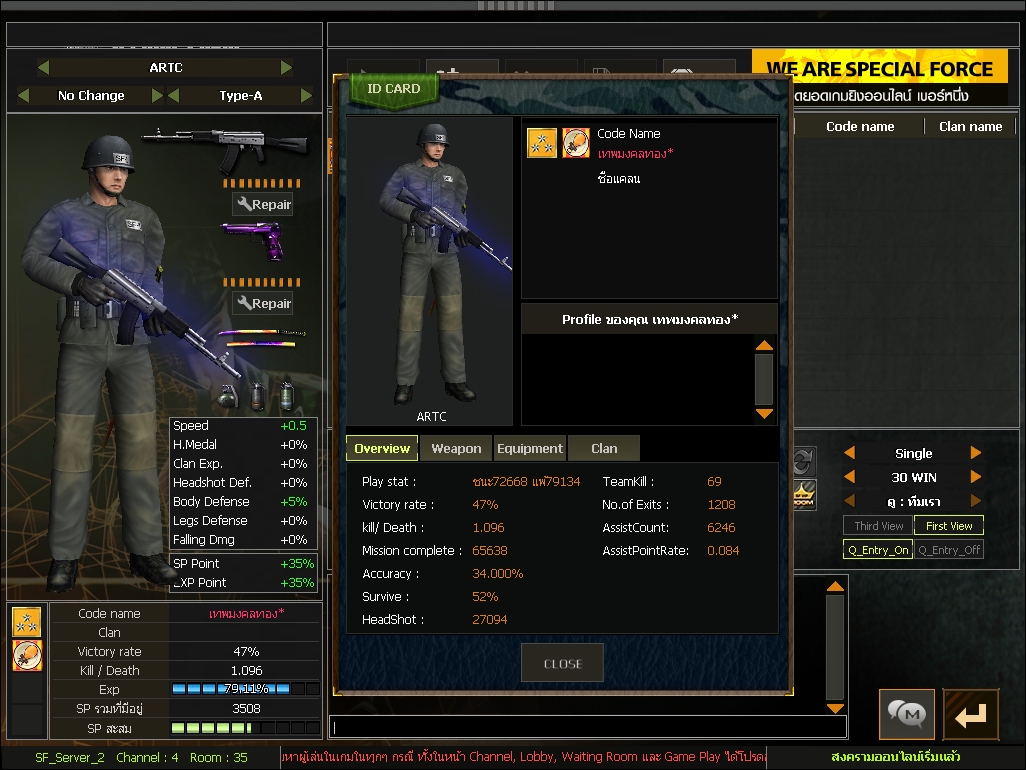1026x770 pixels.
Task: Click next arrow beside Type-A
Action: (305, 96)
